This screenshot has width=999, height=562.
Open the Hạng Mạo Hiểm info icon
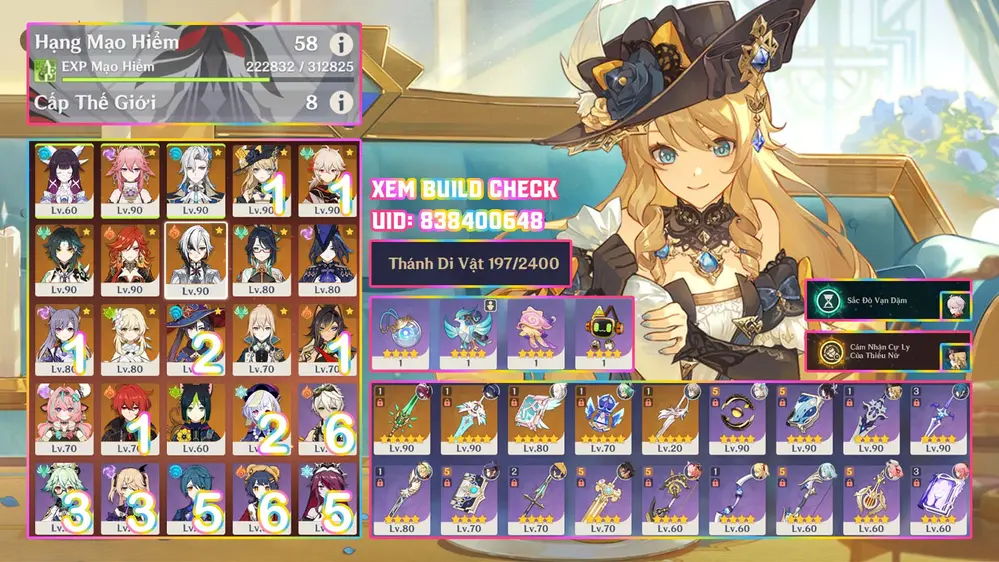(x=342, y=44)
